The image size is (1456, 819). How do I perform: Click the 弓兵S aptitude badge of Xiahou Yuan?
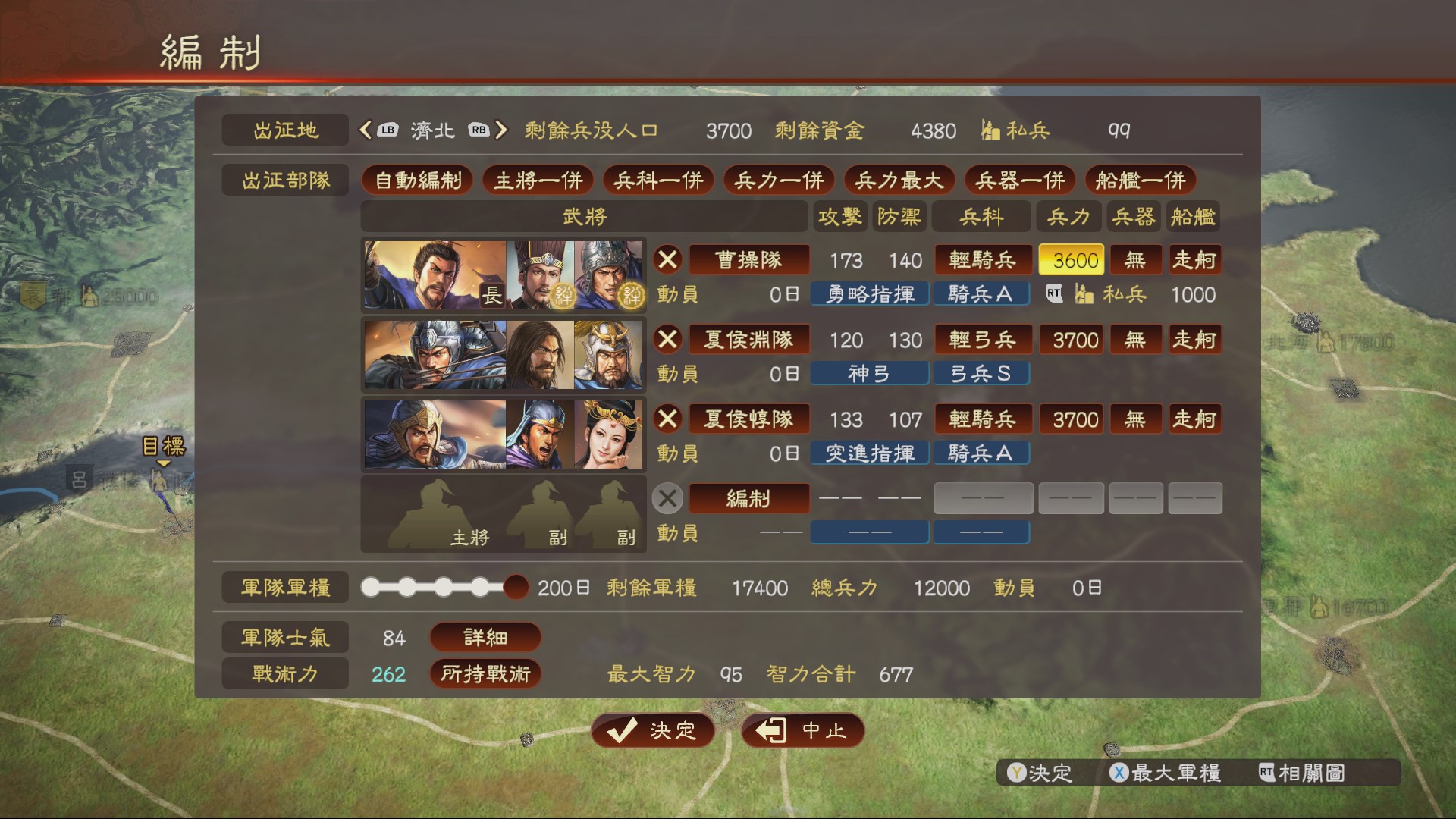pyautogui.click(x=981, y=373)
